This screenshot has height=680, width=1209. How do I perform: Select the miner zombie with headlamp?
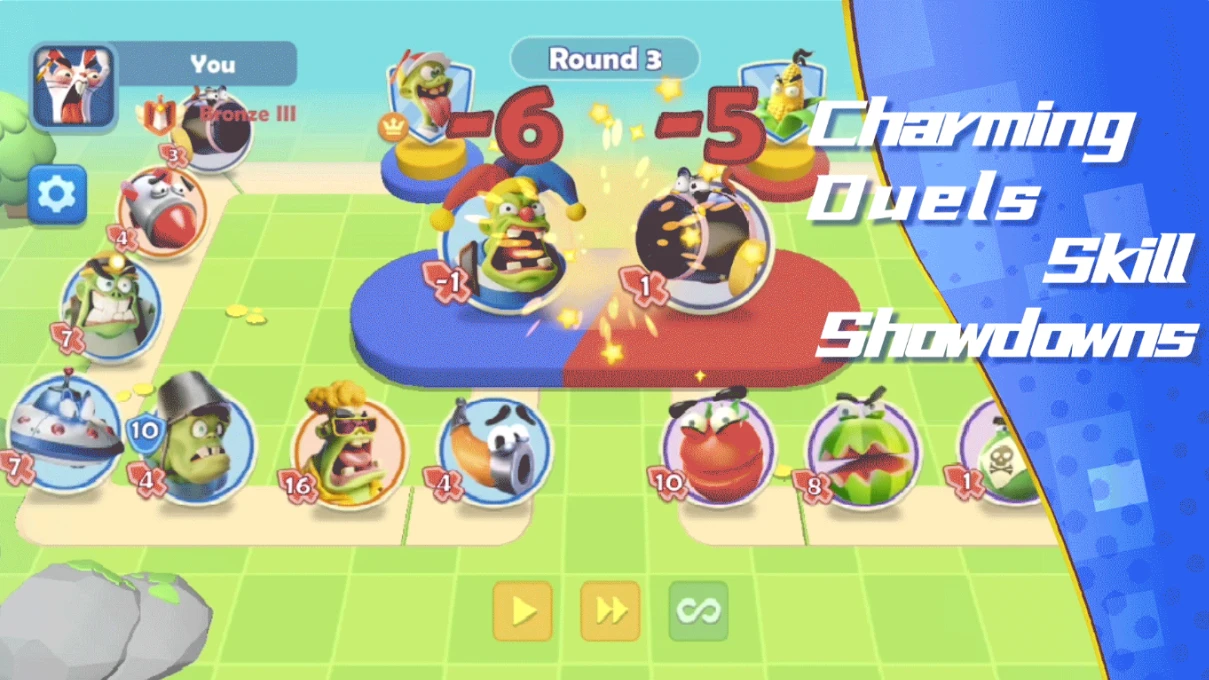click(110, 303)
